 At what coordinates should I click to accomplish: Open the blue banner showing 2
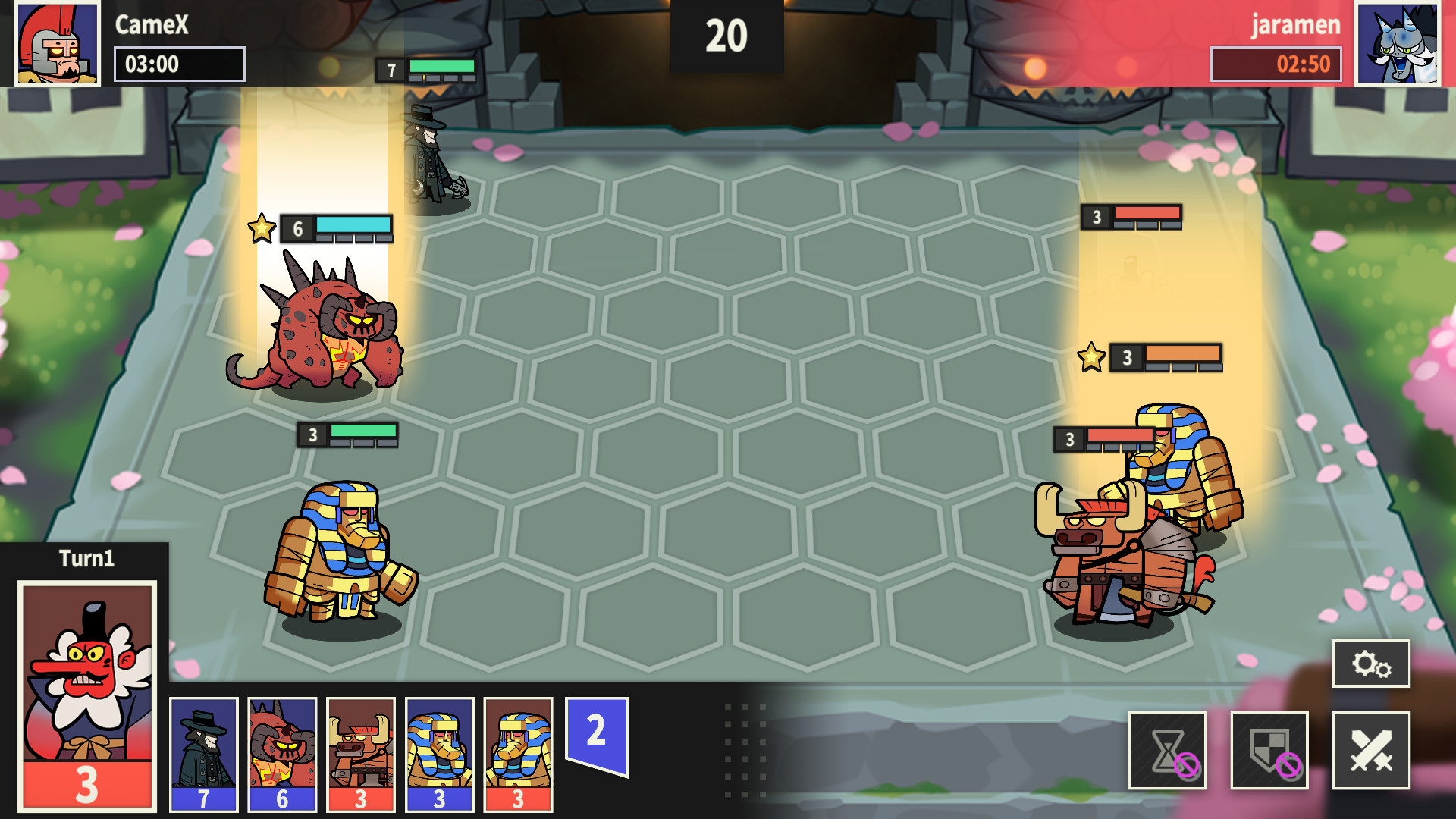coord(596,732)
